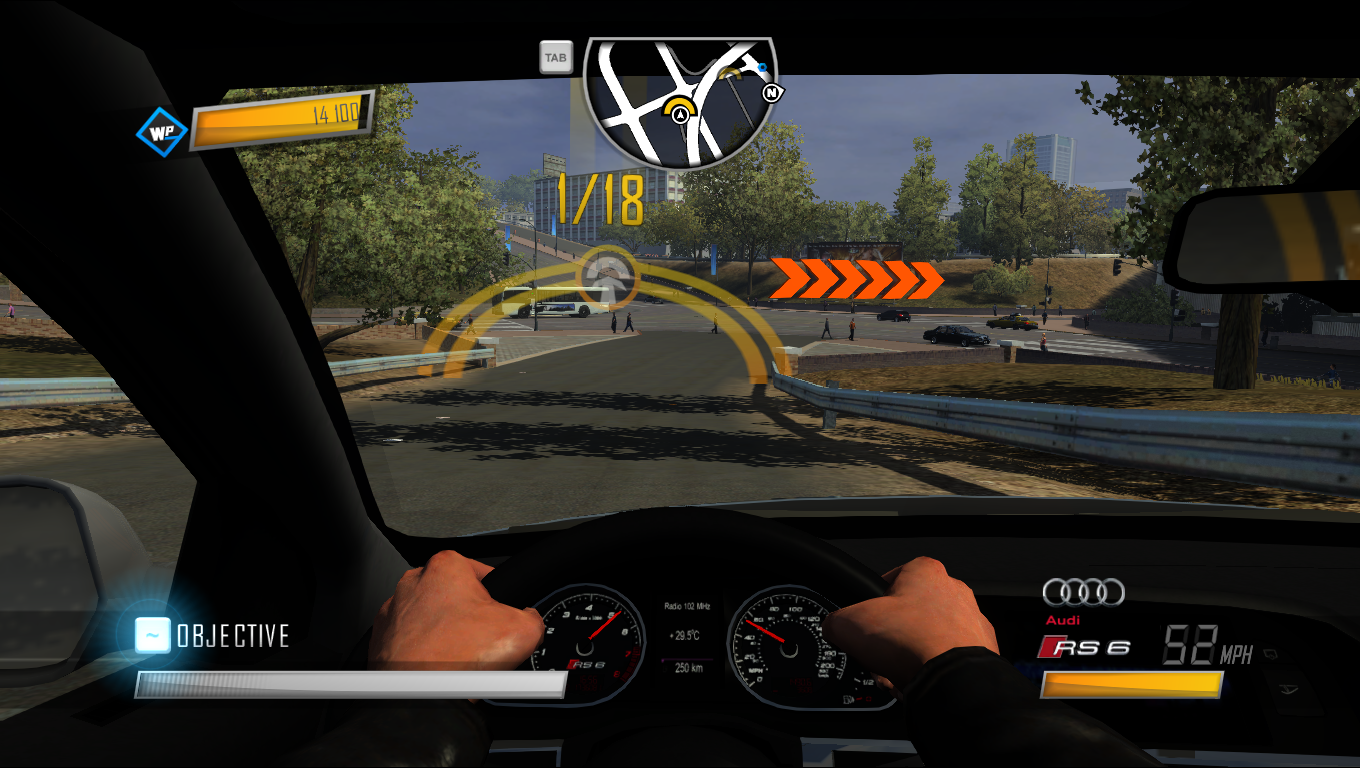Open the circular street minimap
Viewport: 1360px width, 768px height.
pos(680,100)
